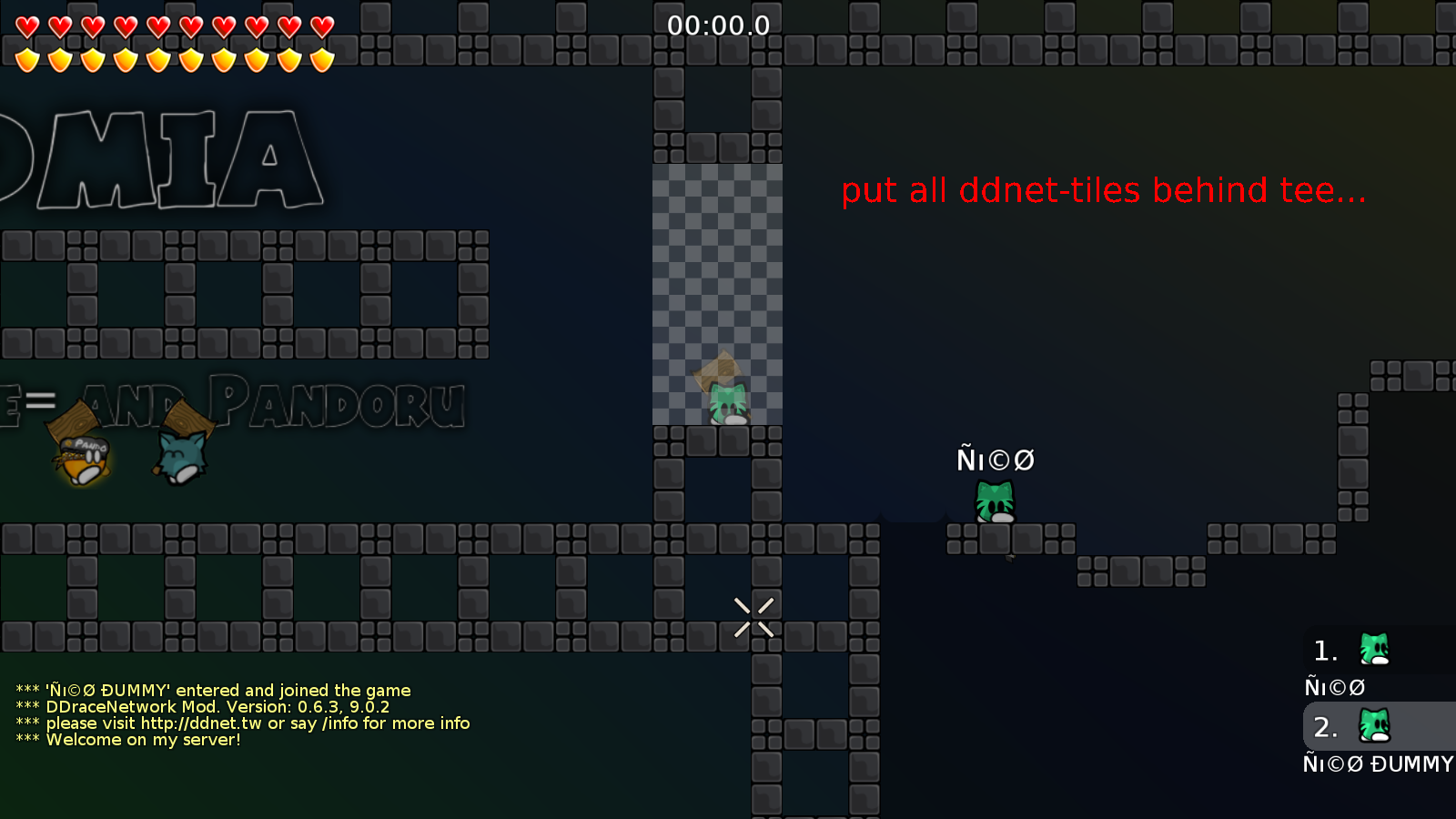
Task: Click the leftmost heart in the health row
Action: click(25, 25)
